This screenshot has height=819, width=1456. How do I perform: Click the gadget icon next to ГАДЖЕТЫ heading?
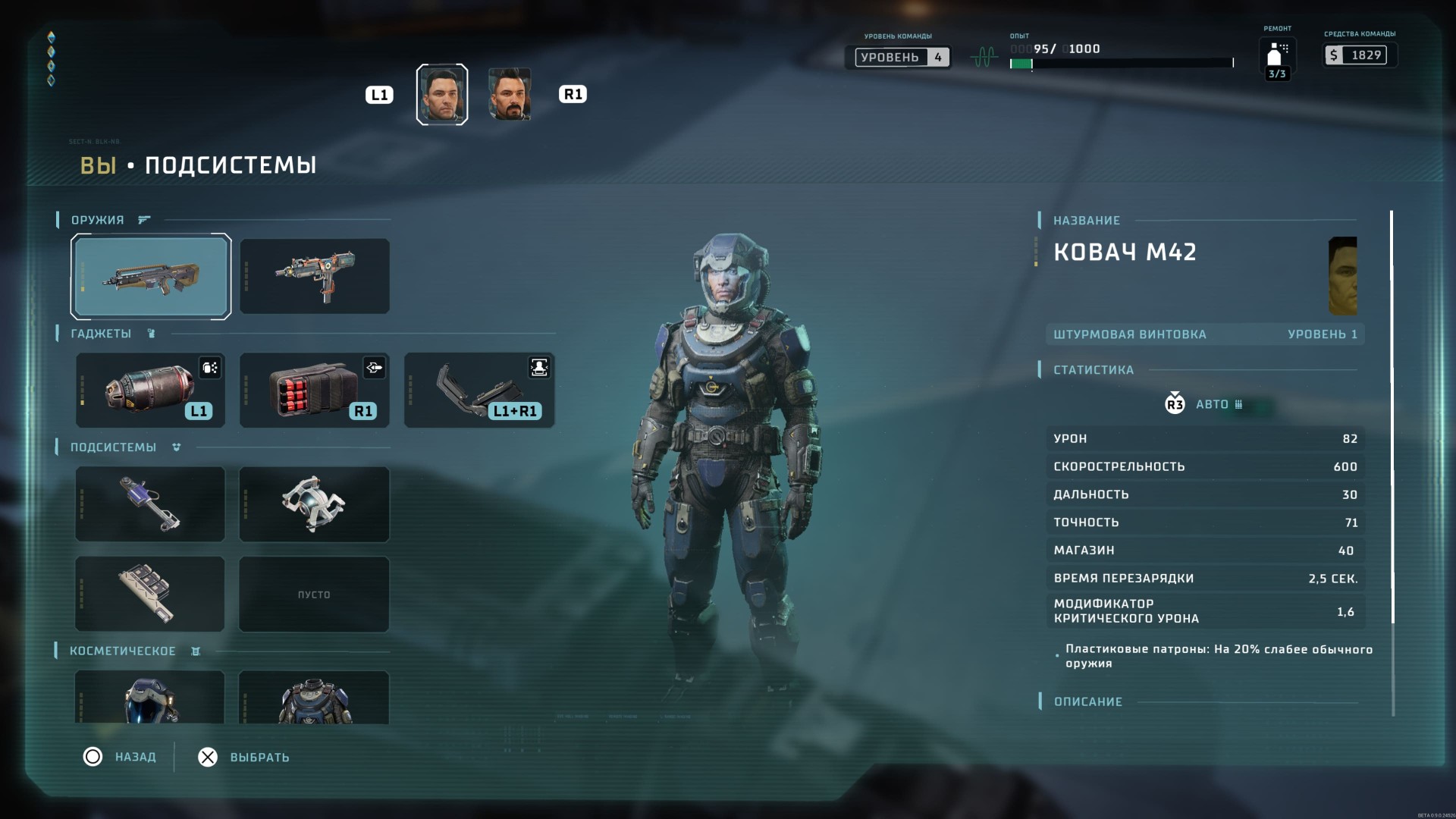(x=151, y=334)
